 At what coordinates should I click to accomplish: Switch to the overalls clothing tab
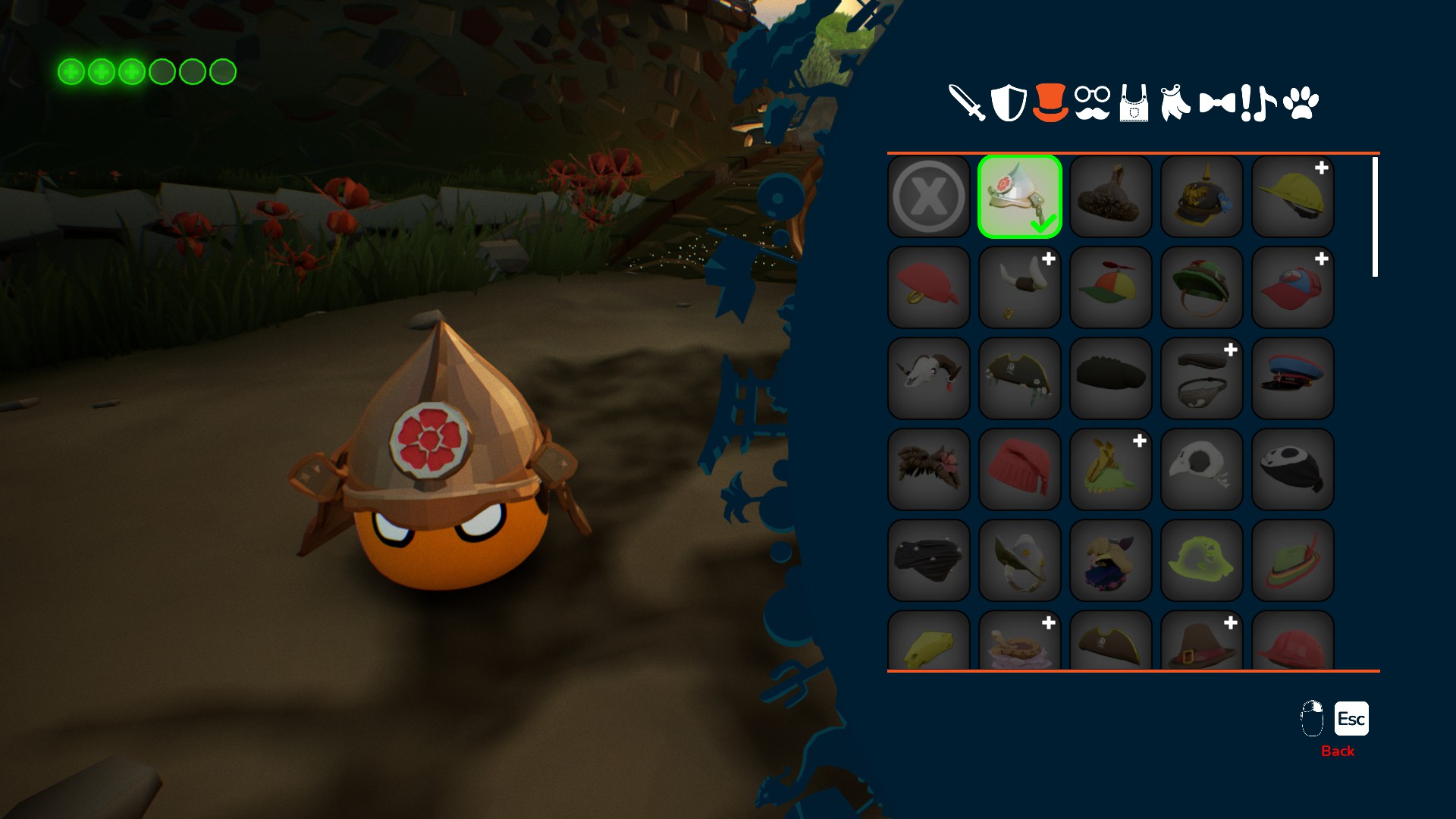point(1134,104)
